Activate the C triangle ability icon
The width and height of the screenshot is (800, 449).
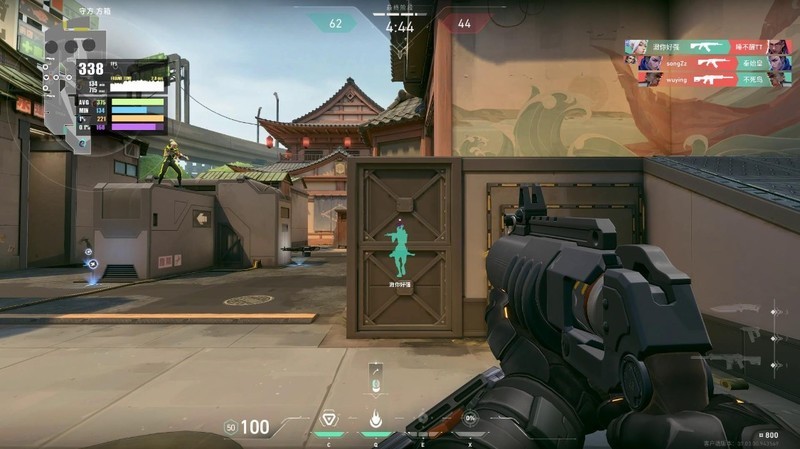point(328,419)
